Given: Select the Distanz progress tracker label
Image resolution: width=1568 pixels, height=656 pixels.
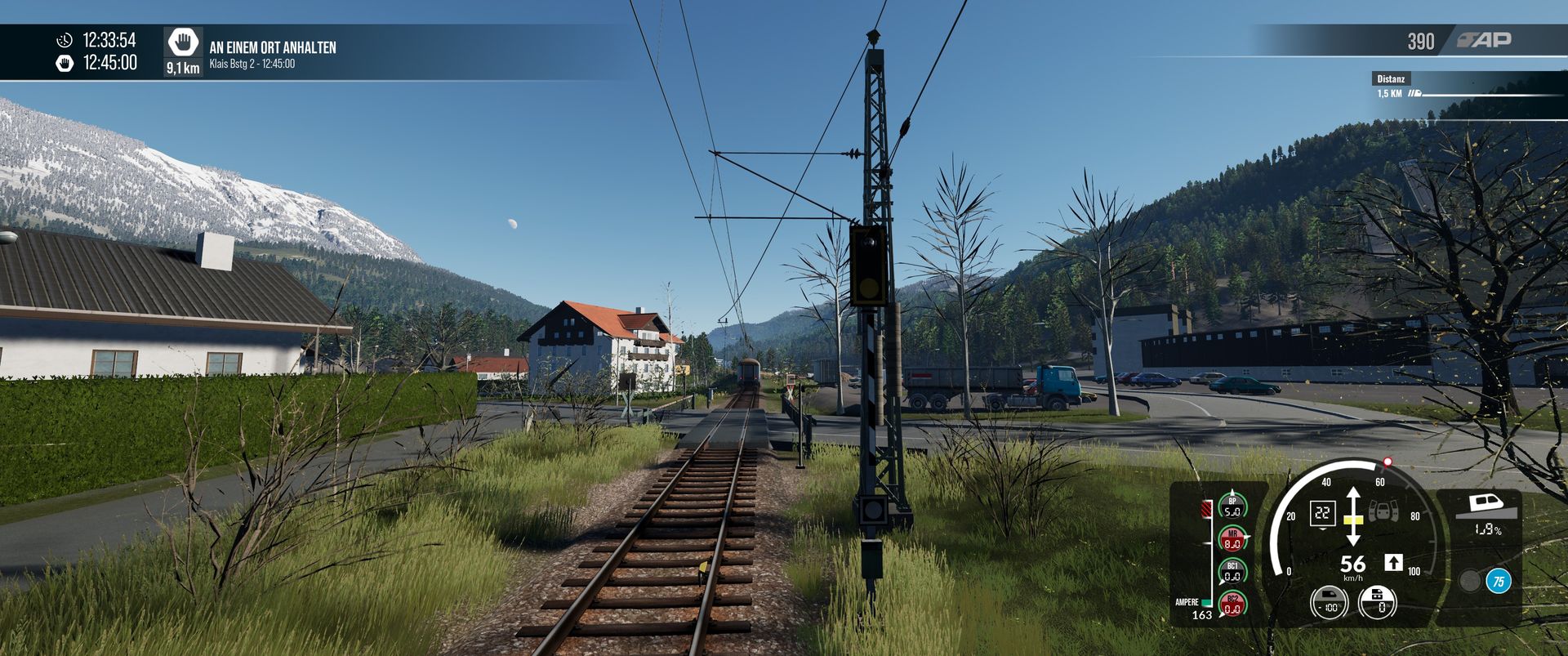Looking at the screenshot, I should 1391,79.
